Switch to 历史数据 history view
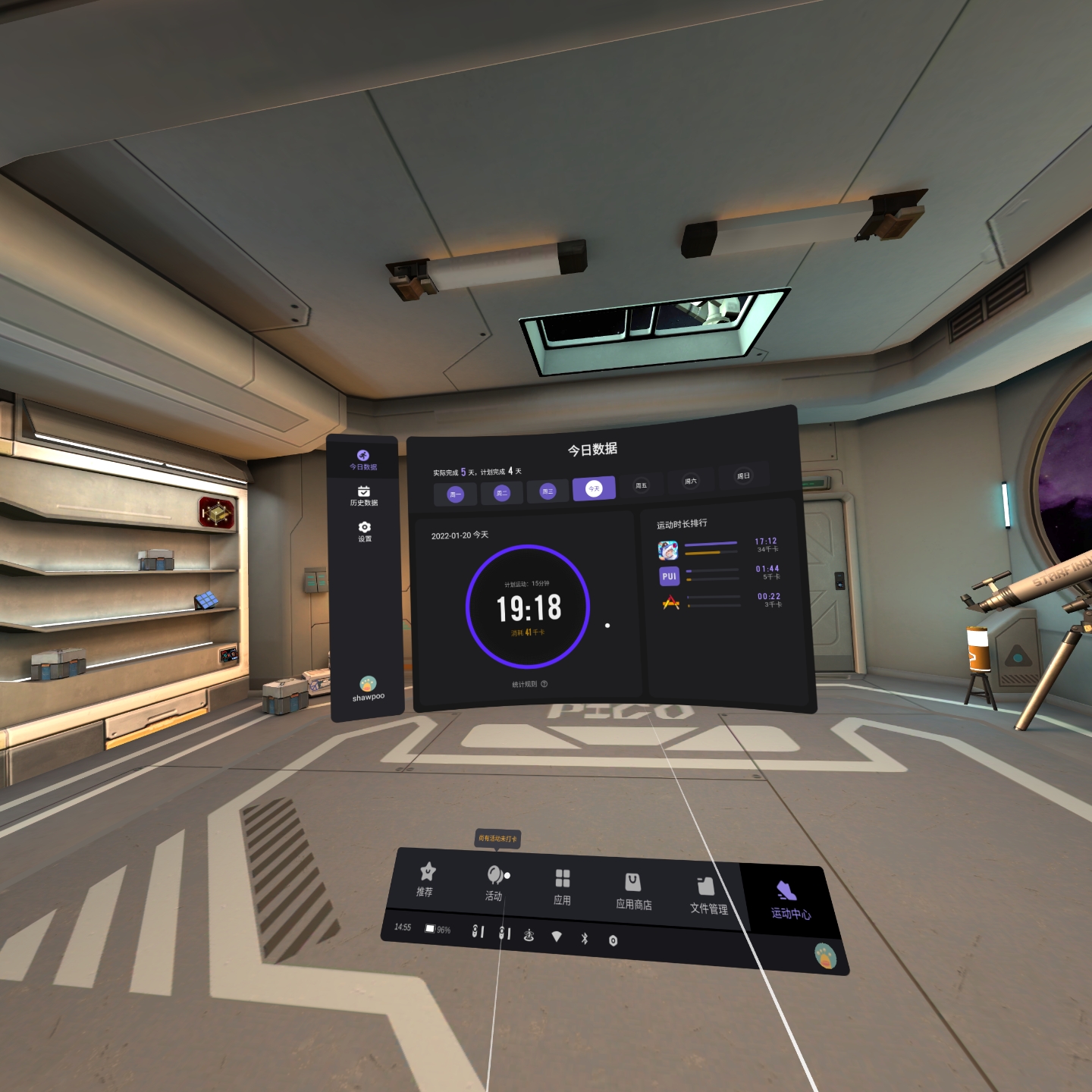Screen dimensions: 1092x1092 coord(364,496)
